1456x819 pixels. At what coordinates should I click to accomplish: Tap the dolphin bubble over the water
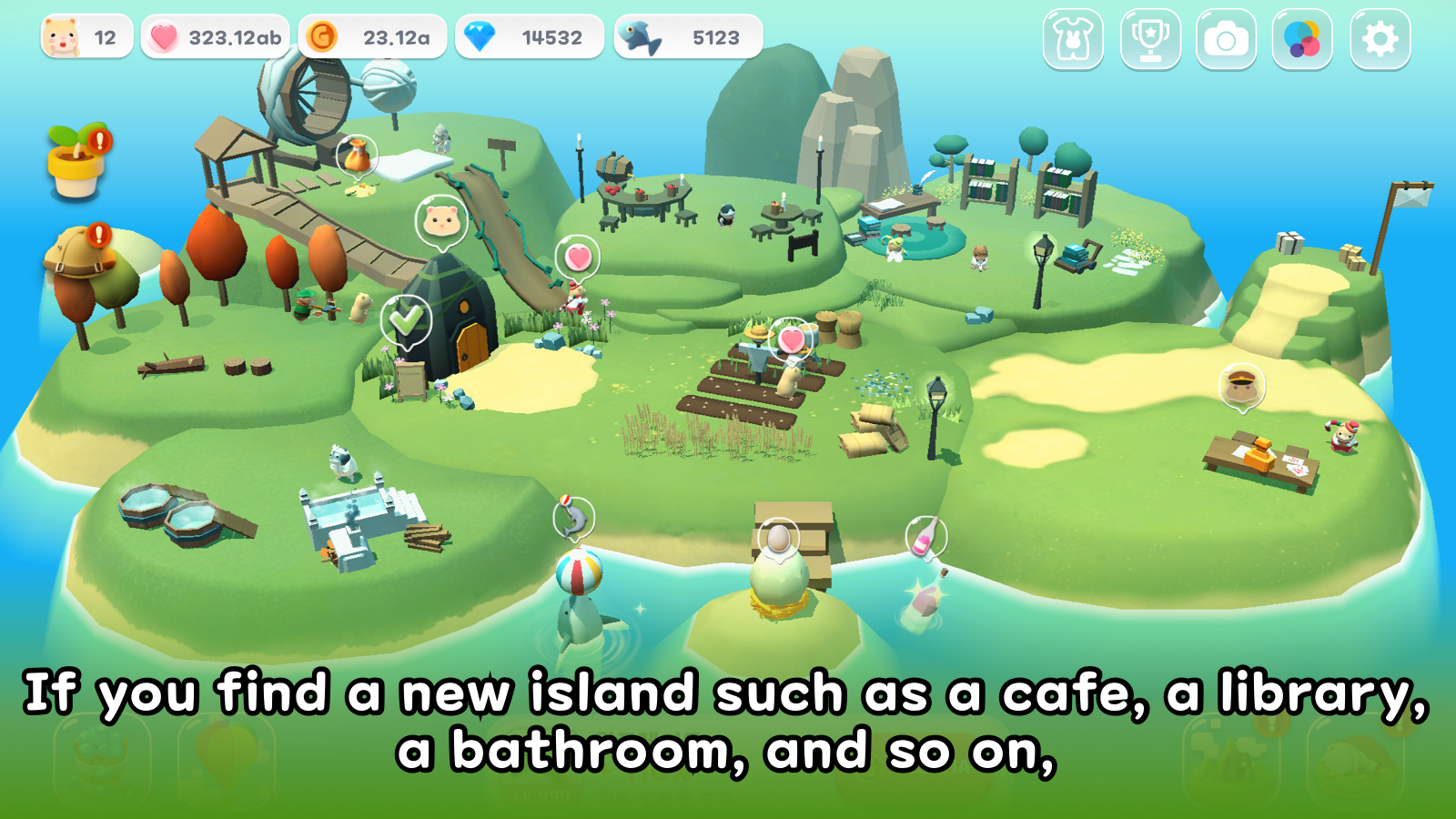[x=574, y=519]
